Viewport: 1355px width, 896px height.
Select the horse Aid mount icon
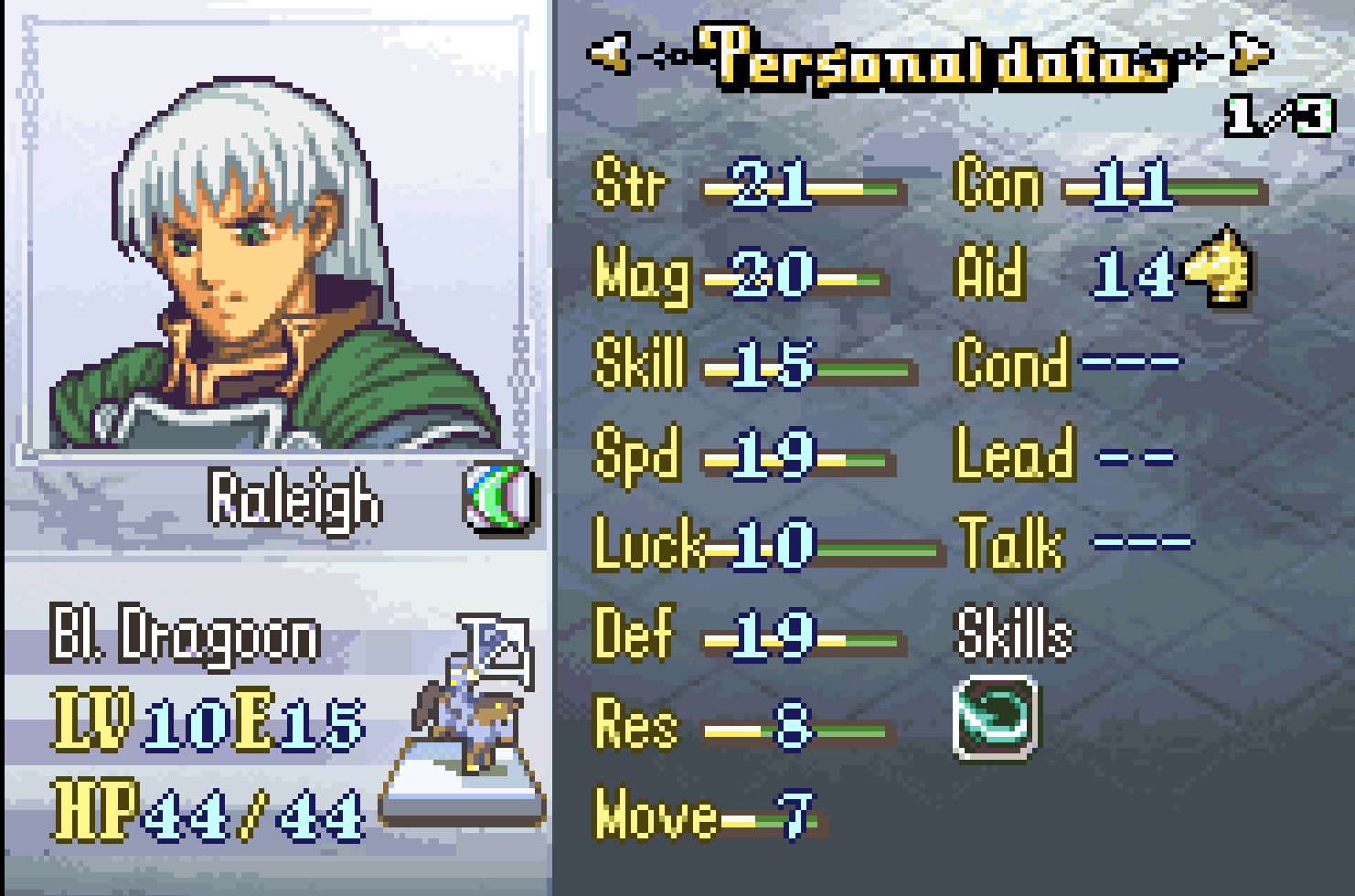click(x=1219, y=267)
